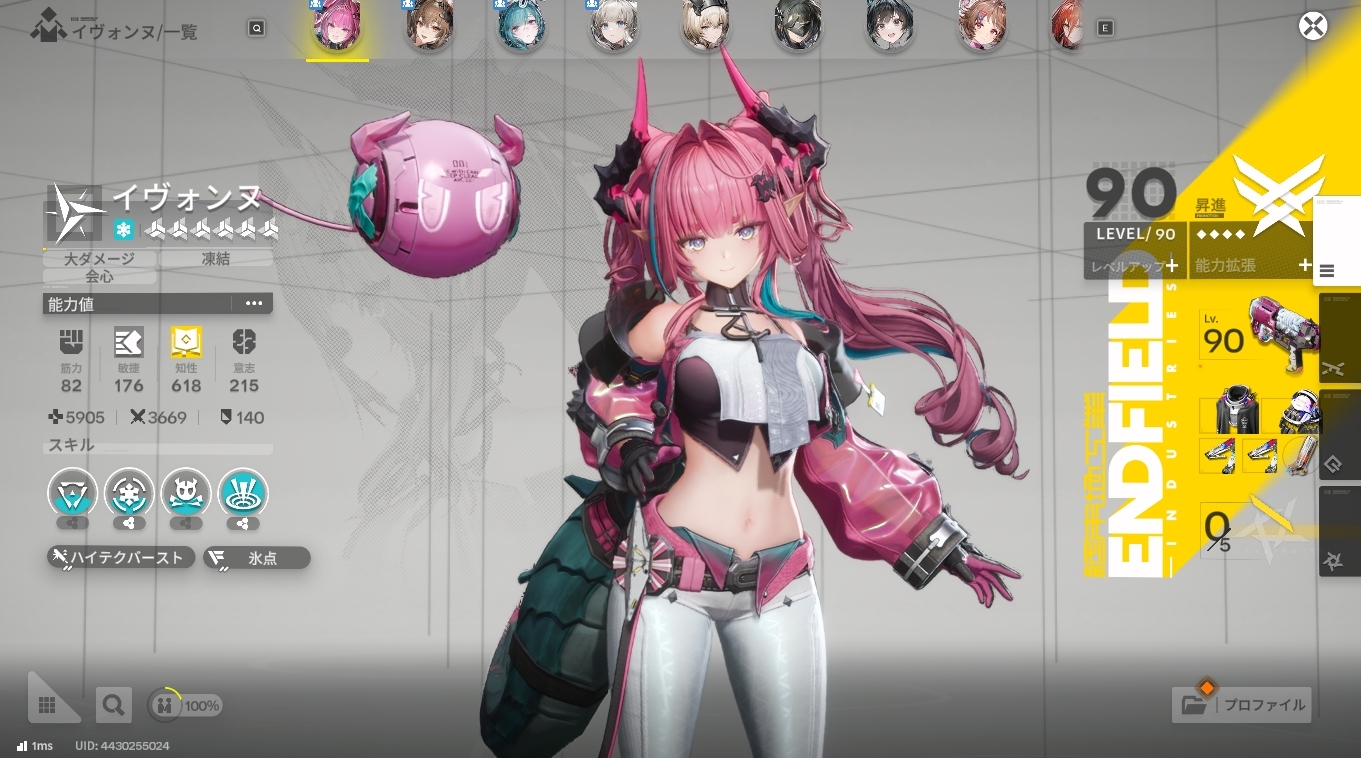Open the skull and crossbones skill icon

coord(186,494)
